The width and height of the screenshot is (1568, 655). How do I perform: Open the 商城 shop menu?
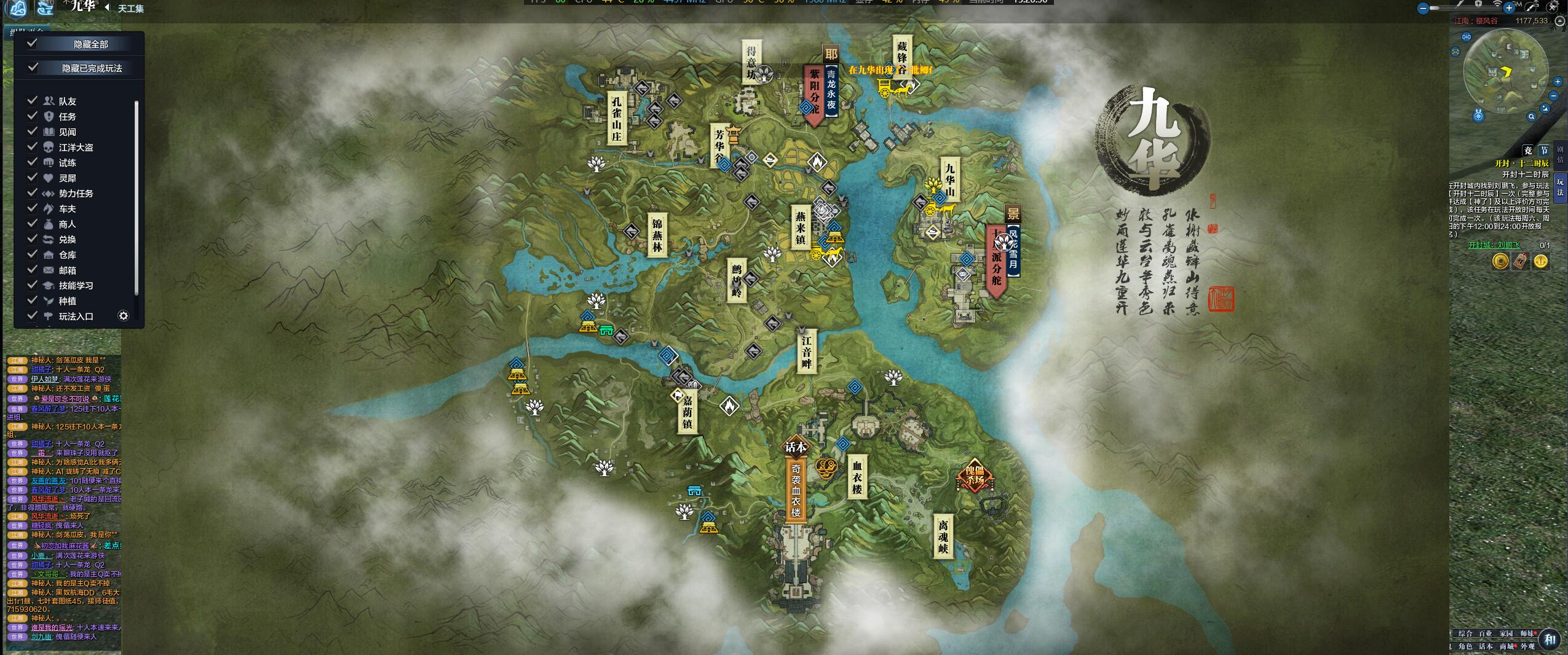(1506, 646)
